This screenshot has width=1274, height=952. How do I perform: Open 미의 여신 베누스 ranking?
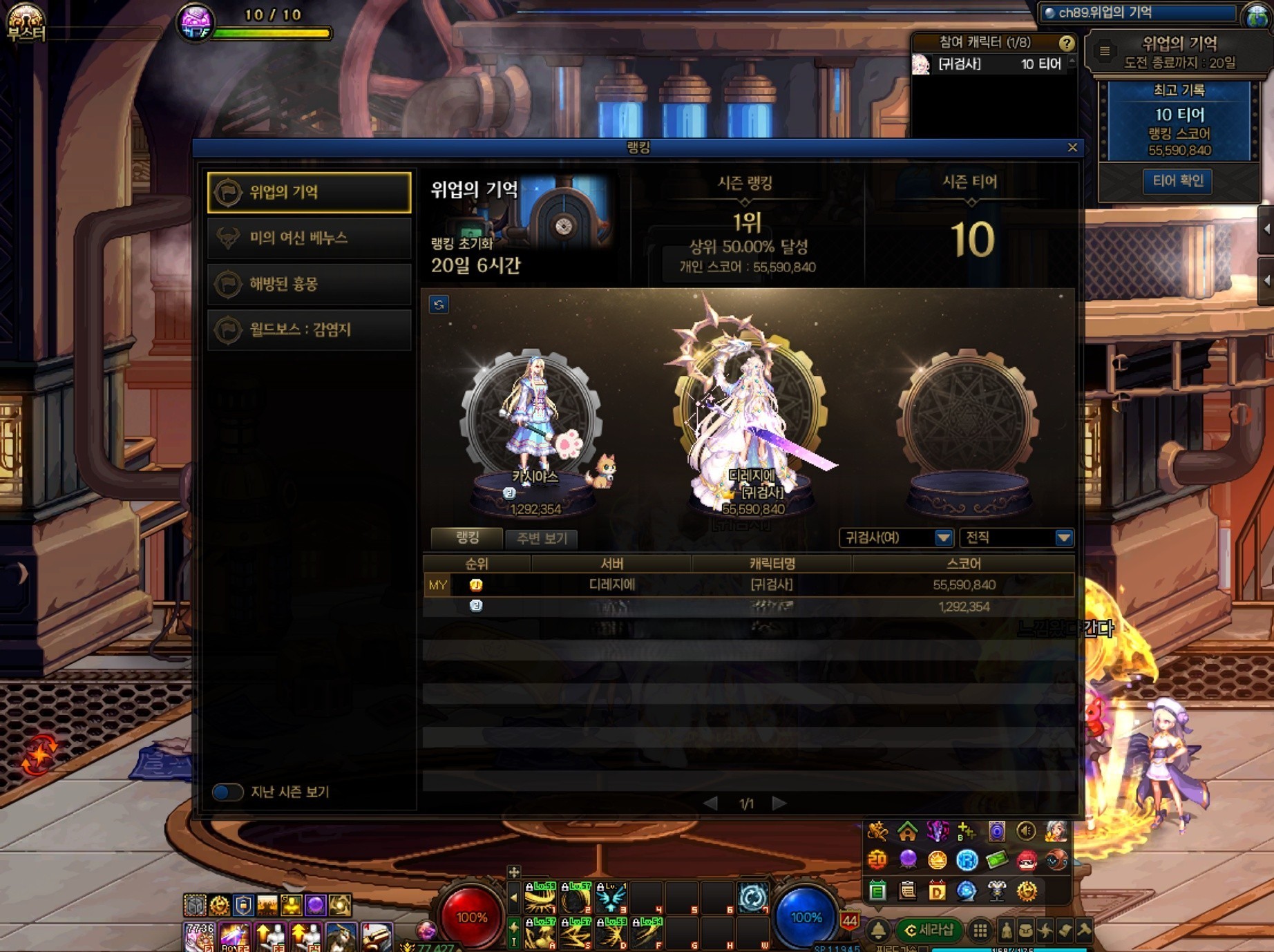click(x=309, y=238)
